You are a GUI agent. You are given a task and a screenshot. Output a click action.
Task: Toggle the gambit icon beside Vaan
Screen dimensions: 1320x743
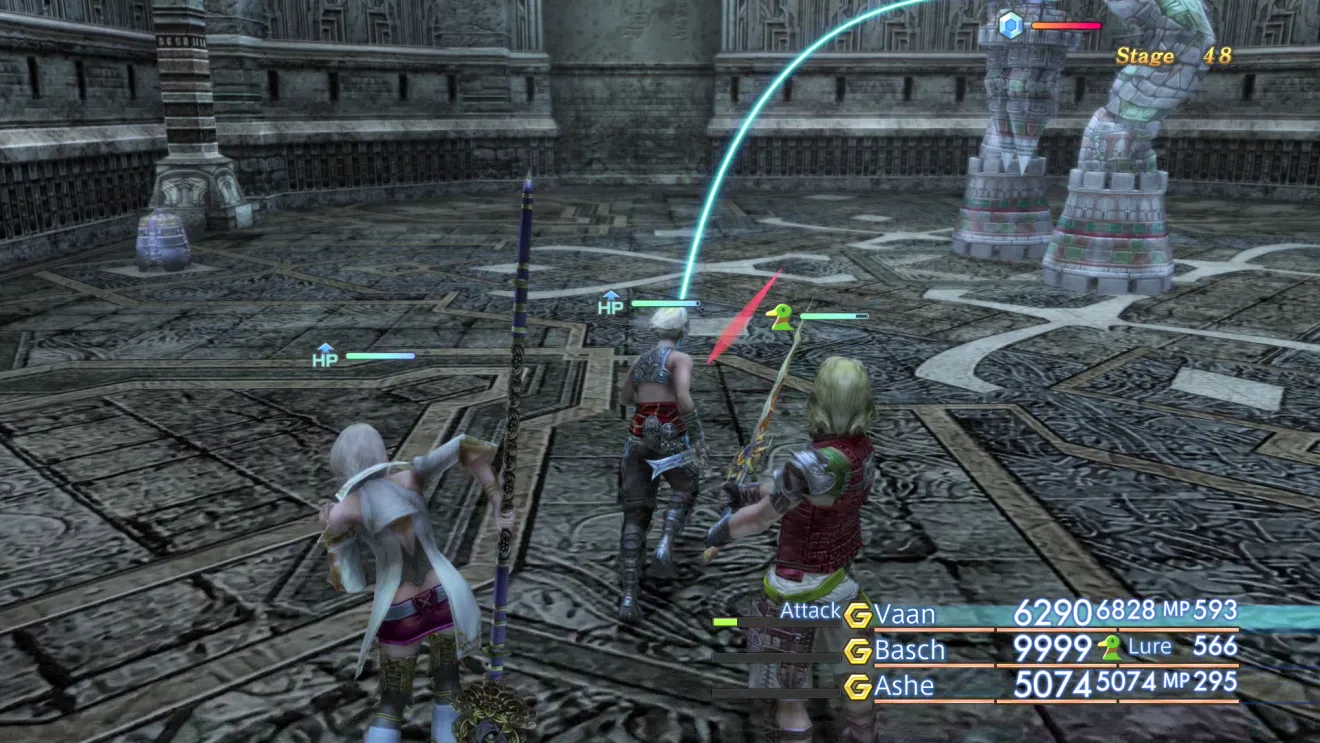(858, 615)
